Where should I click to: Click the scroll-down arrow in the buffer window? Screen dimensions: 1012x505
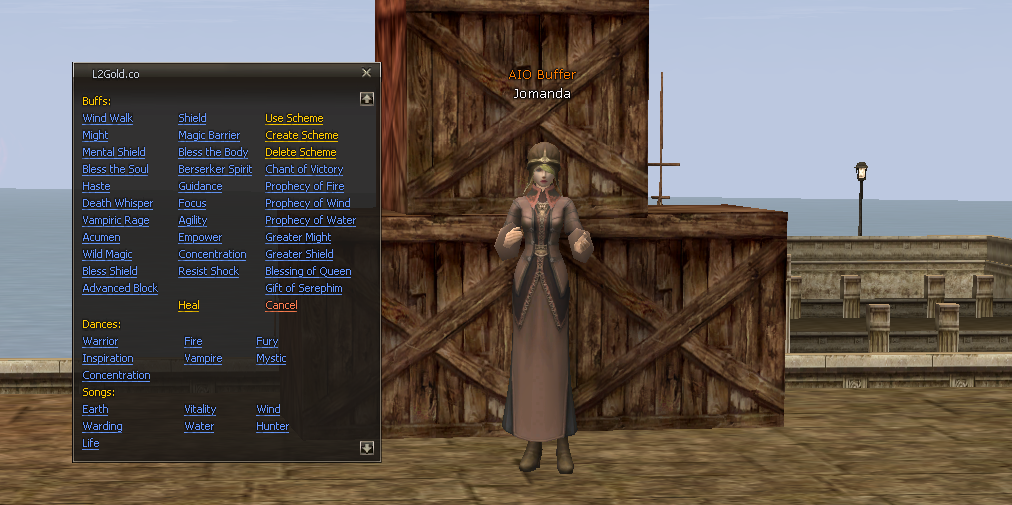coord(367,448)
